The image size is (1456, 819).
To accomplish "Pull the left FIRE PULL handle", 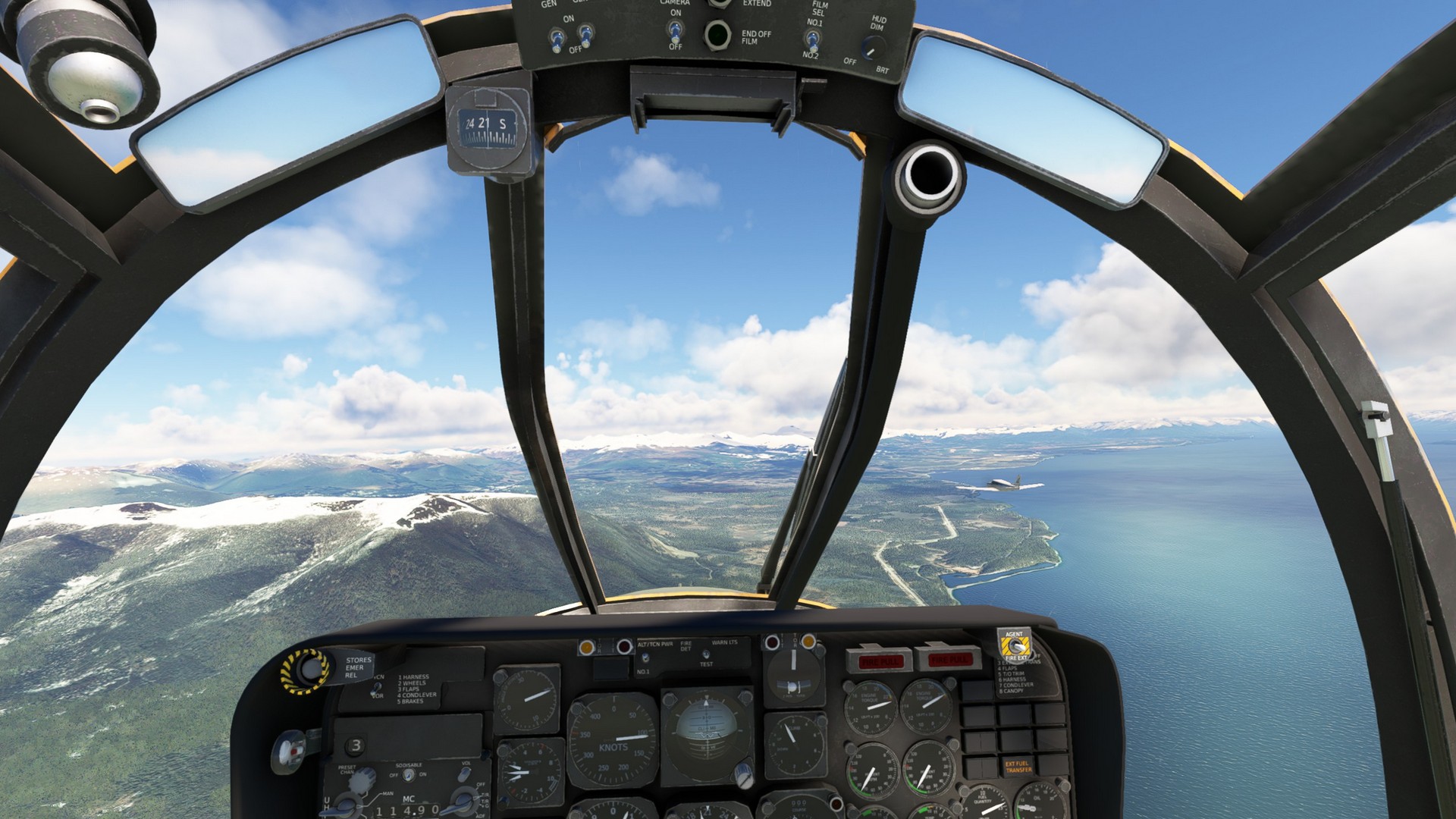I will tap(880, 661).
